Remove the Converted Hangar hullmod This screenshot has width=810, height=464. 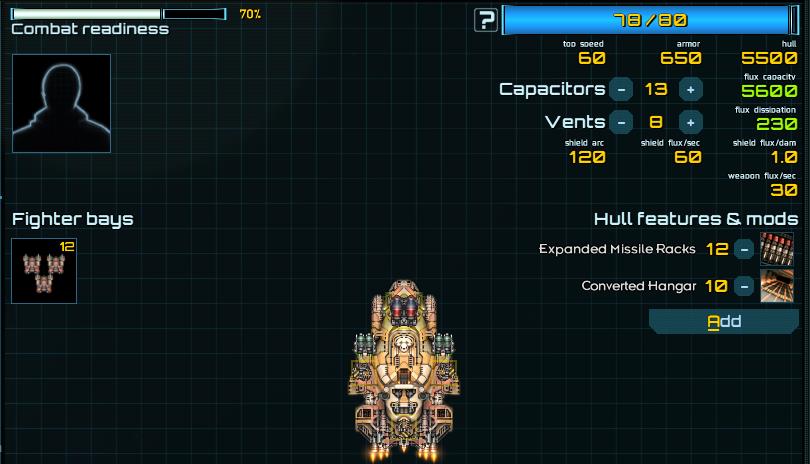[x=744, y=286]
